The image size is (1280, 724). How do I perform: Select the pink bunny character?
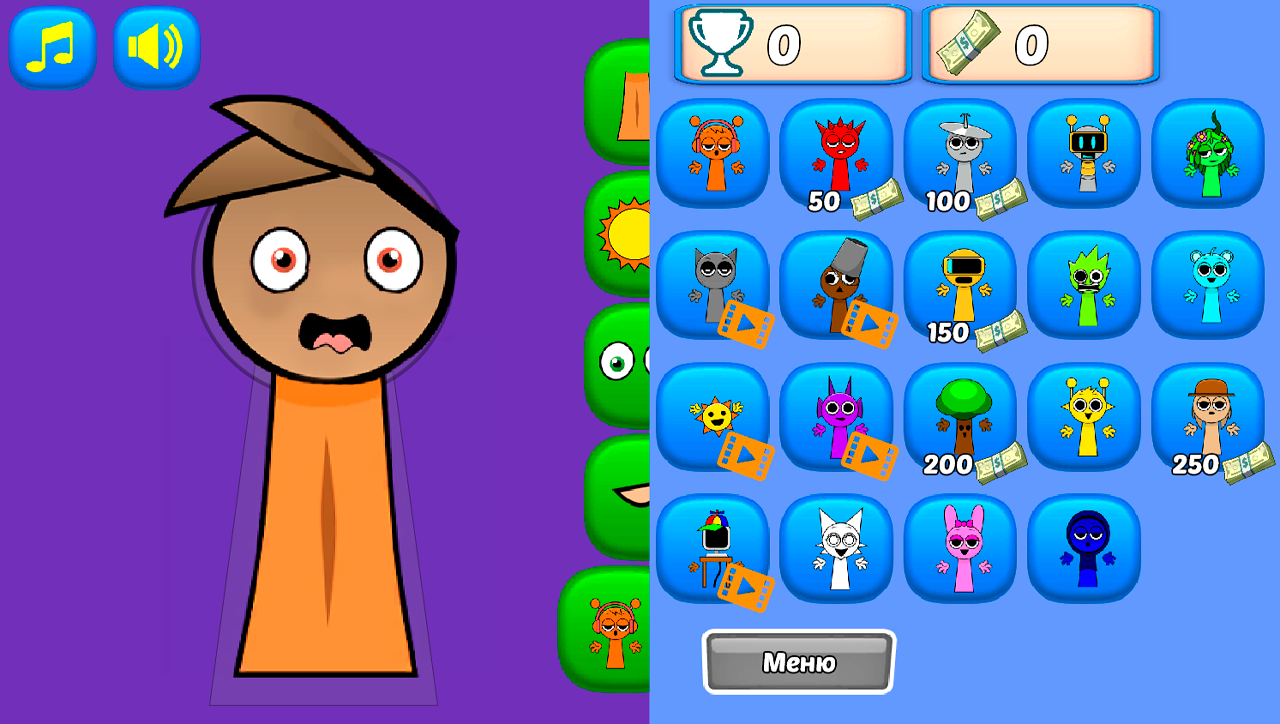point(961,548)
